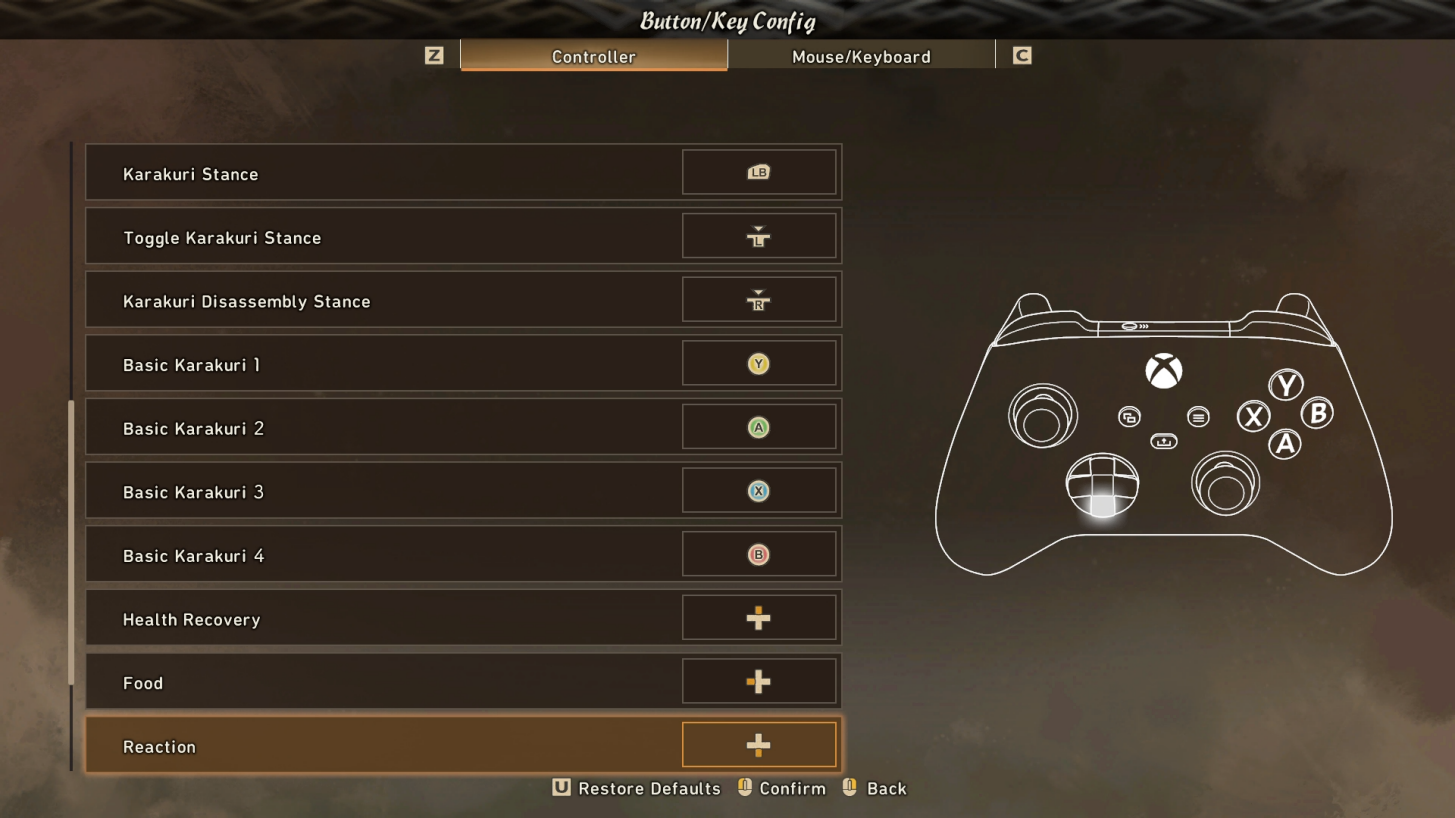Image resolution: width=1455 pixels, height=818 pixels.
Task: Click the LB binding for Karakuri Stance
Action: (x=758, y=172)
